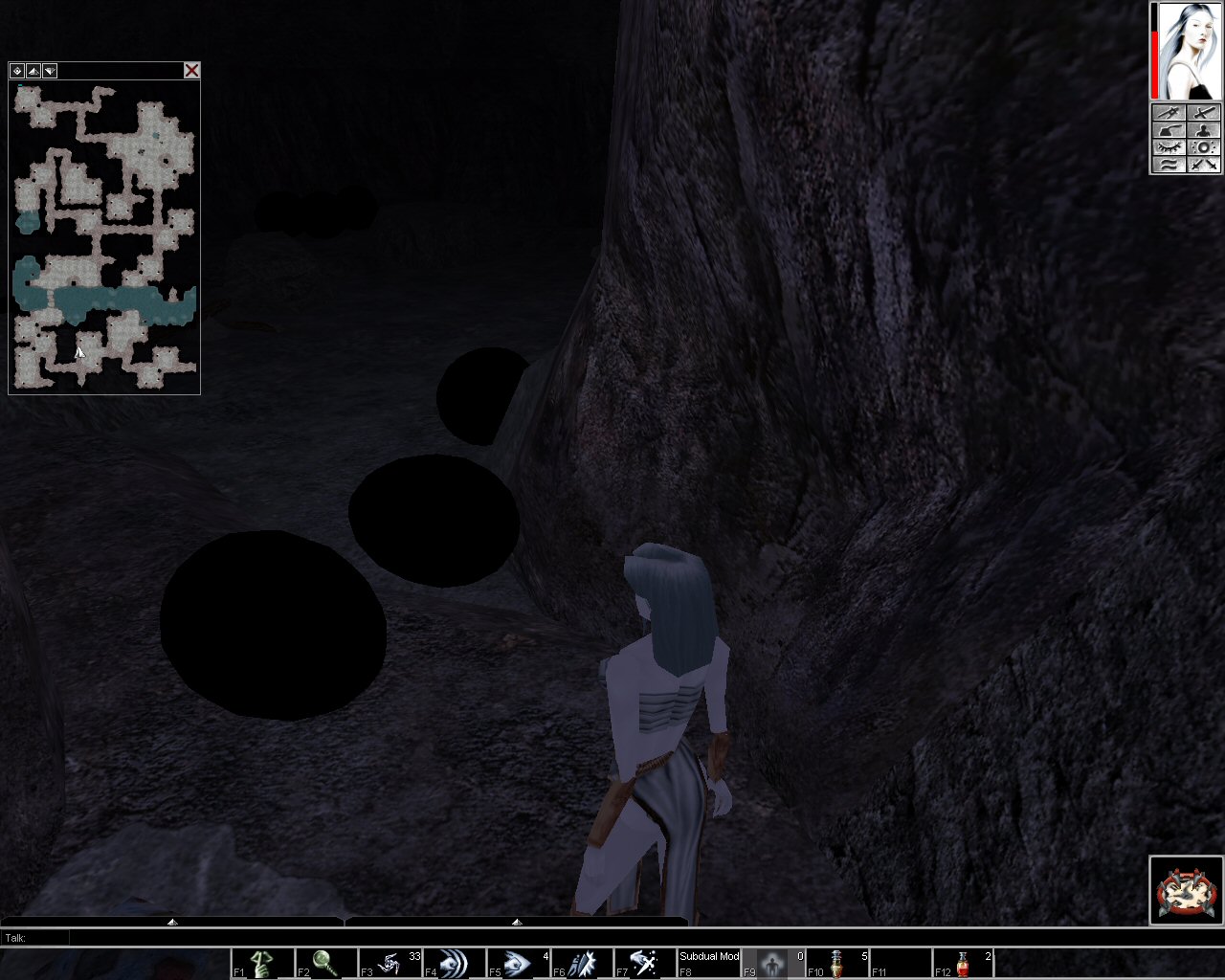Image resolution: width=1225 pixels, height=980 pixels.
Task: Close the minimap with the red X
Action: [191, 71]
